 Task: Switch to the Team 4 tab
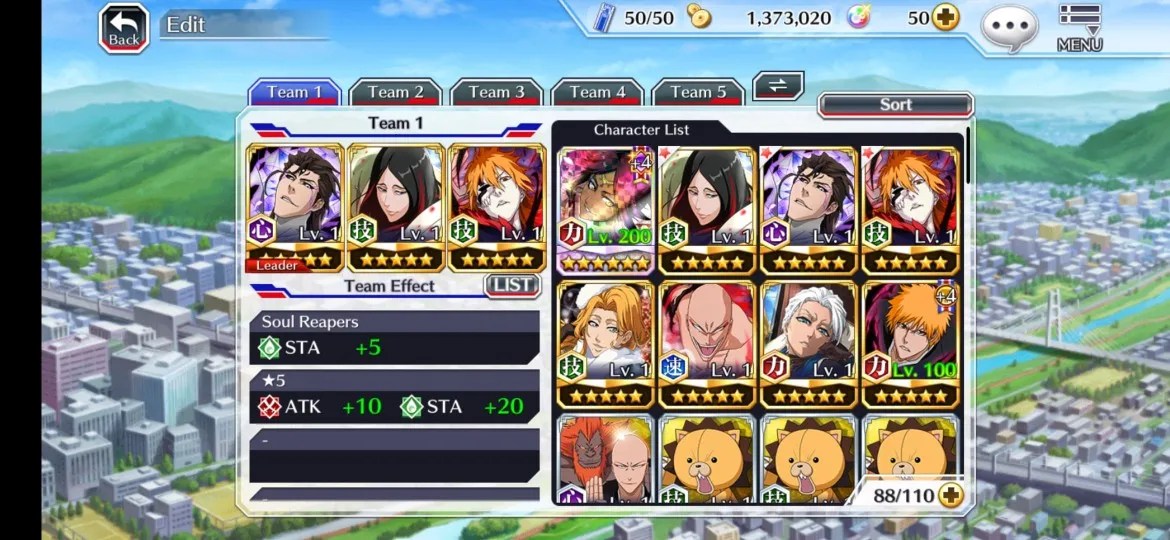coord(597,92)
